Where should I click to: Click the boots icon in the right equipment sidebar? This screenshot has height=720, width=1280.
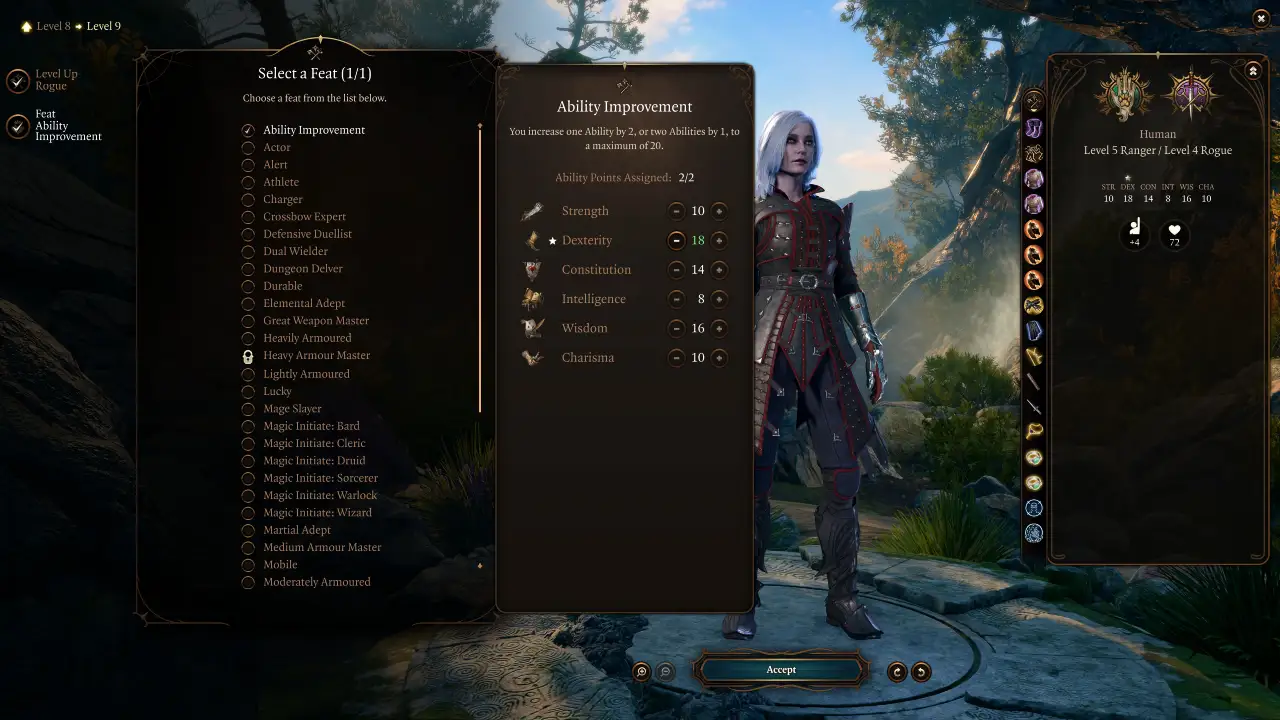pyautogui.click(x=1034, y=128)
